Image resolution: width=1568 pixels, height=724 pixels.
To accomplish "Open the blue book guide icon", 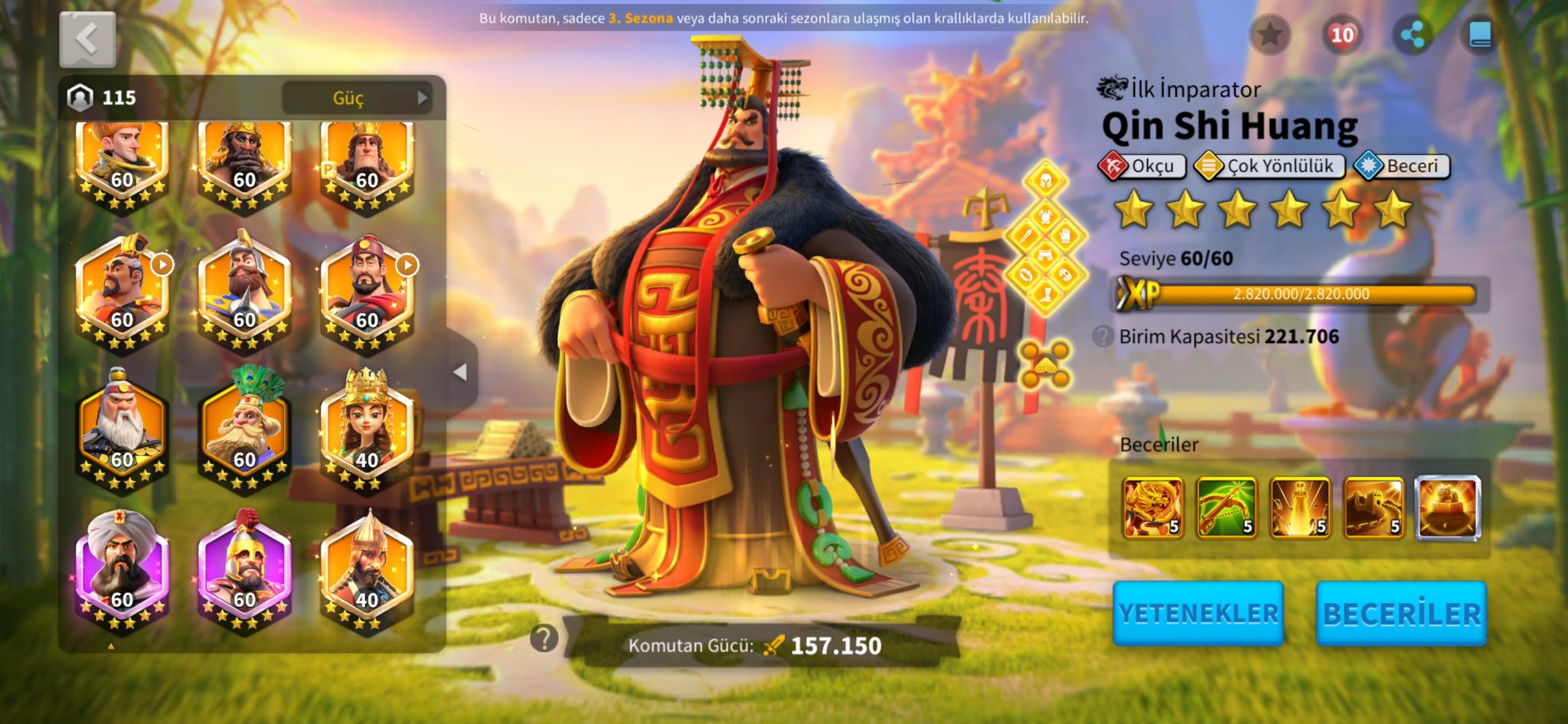I will [1480, 34].
